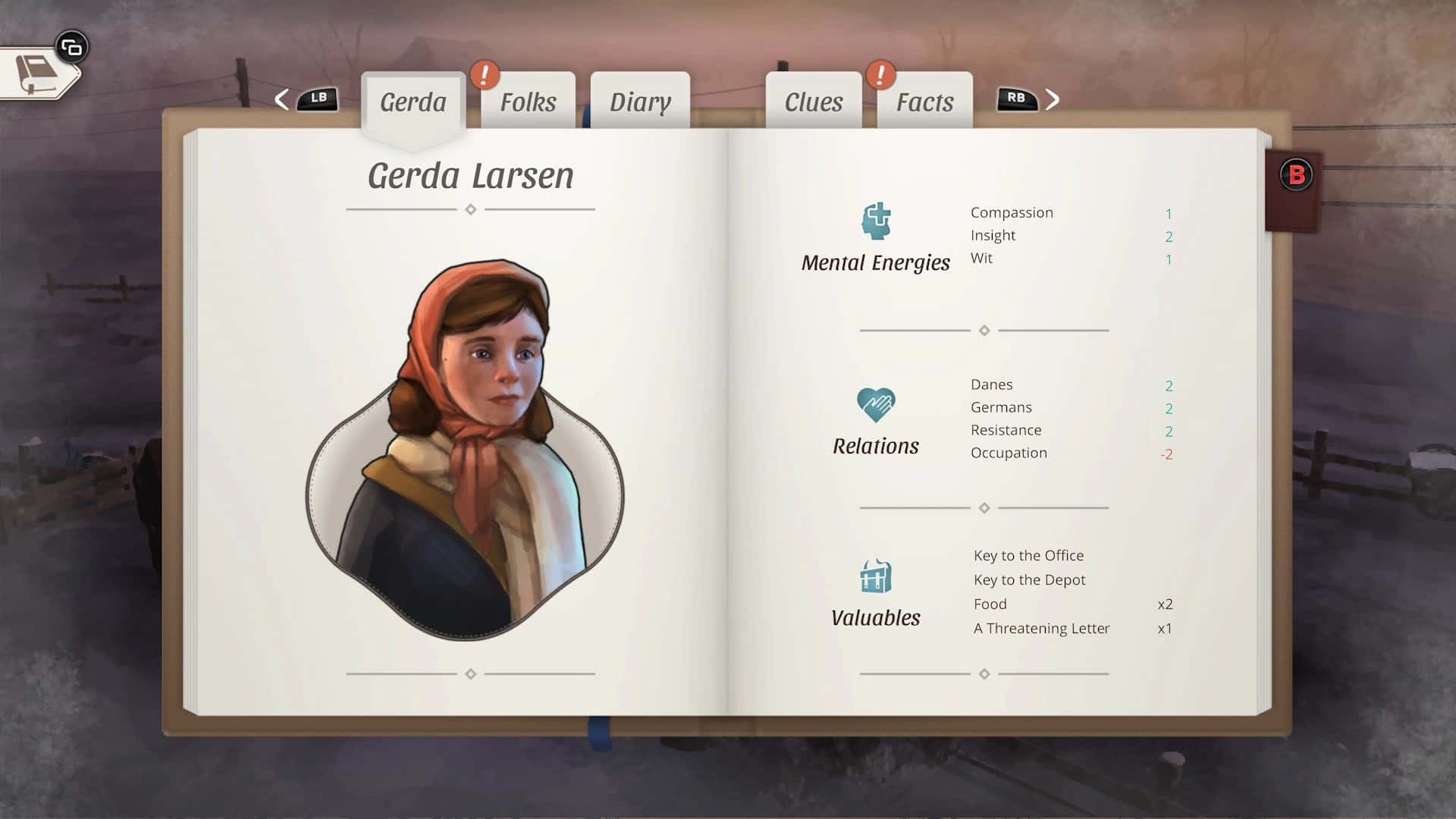Click the left arrow to previous page
Screen dimensions: 1456x819
tap(281, 99)
